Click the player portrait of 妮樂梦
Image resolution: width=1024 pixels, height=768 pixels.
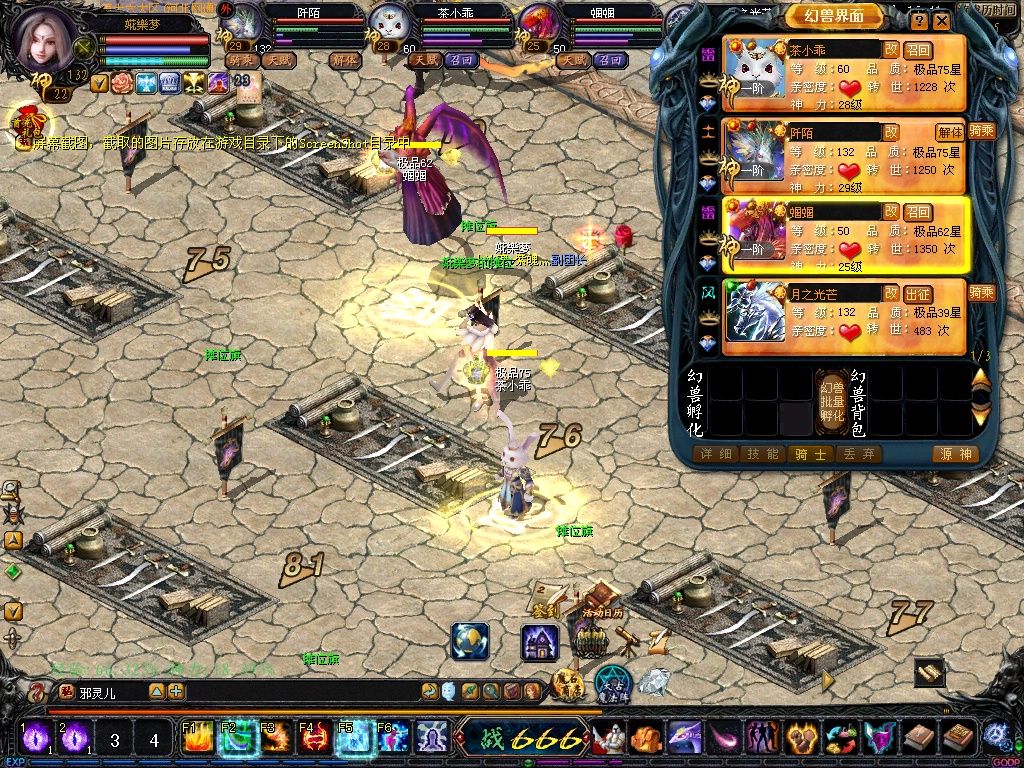tap(45, 42)
